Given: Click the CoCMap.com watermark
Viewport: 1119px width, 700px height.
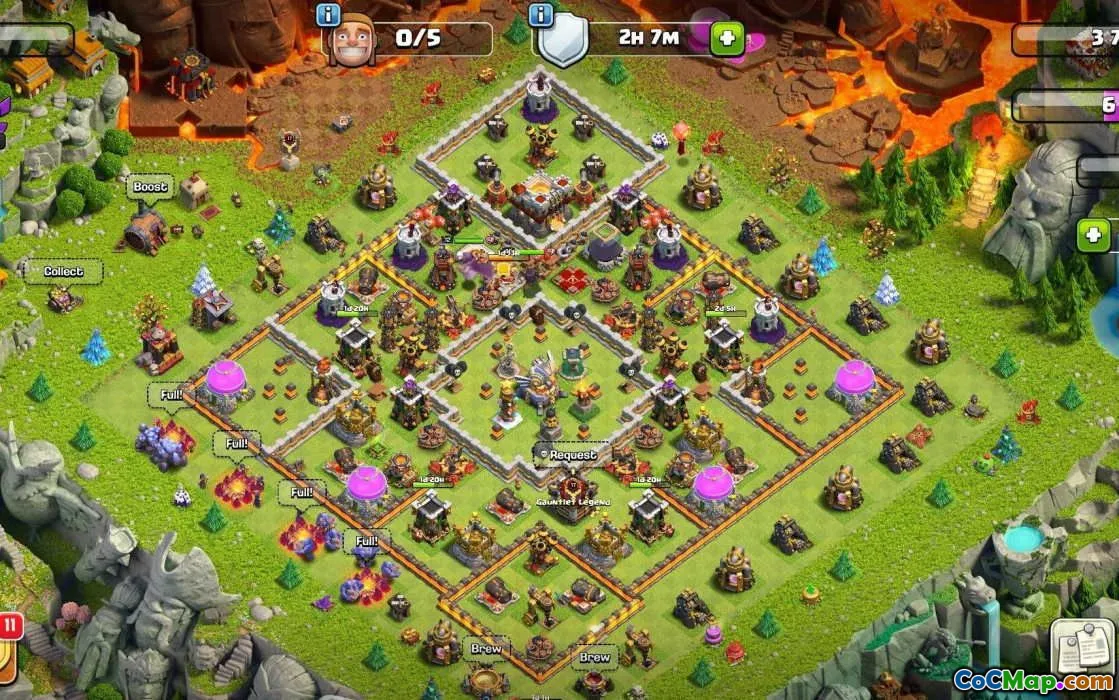Looking at the screenshot, I should [x=1032, y=681].
